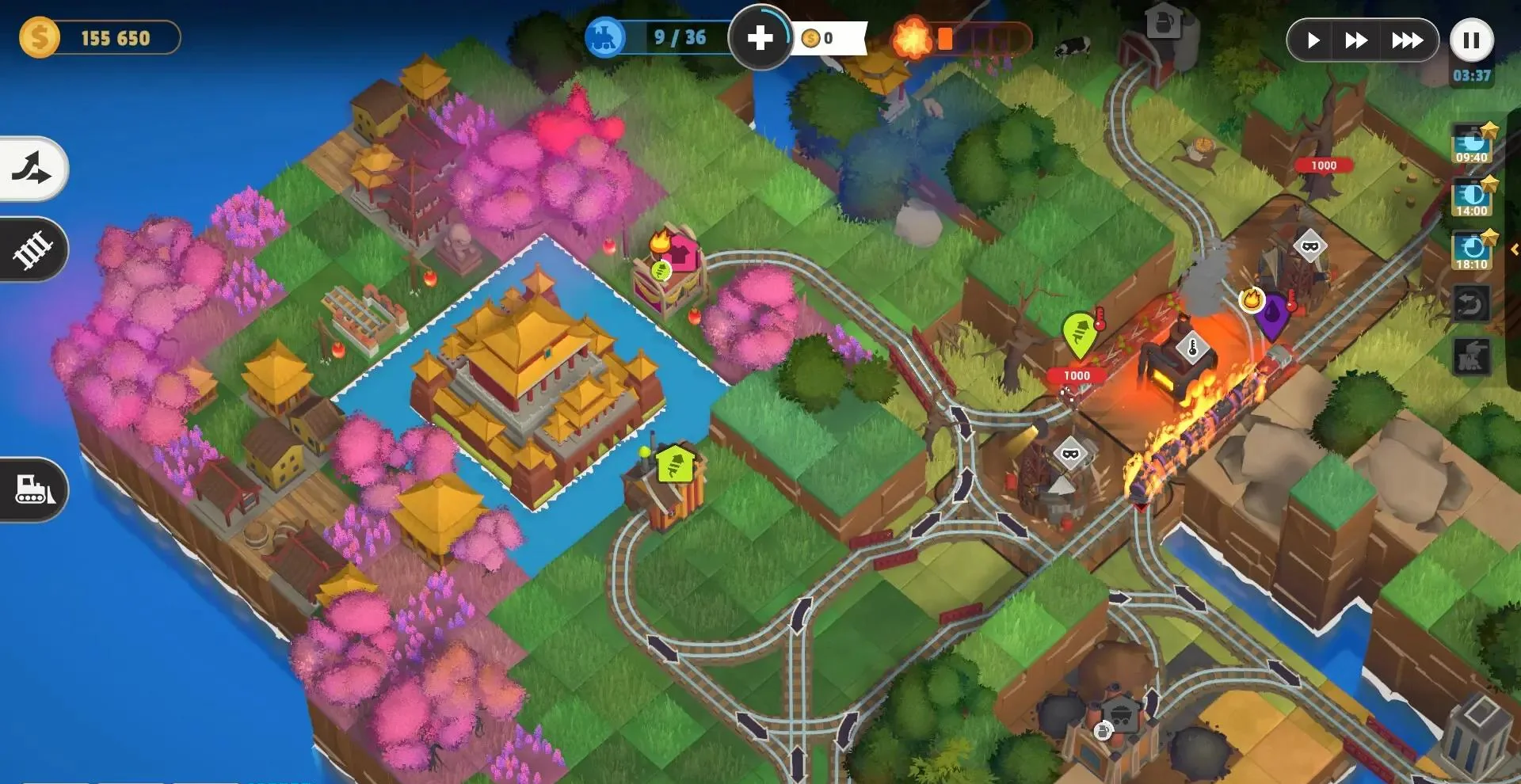Click the purple drop pin marker

coord(1273,314)
